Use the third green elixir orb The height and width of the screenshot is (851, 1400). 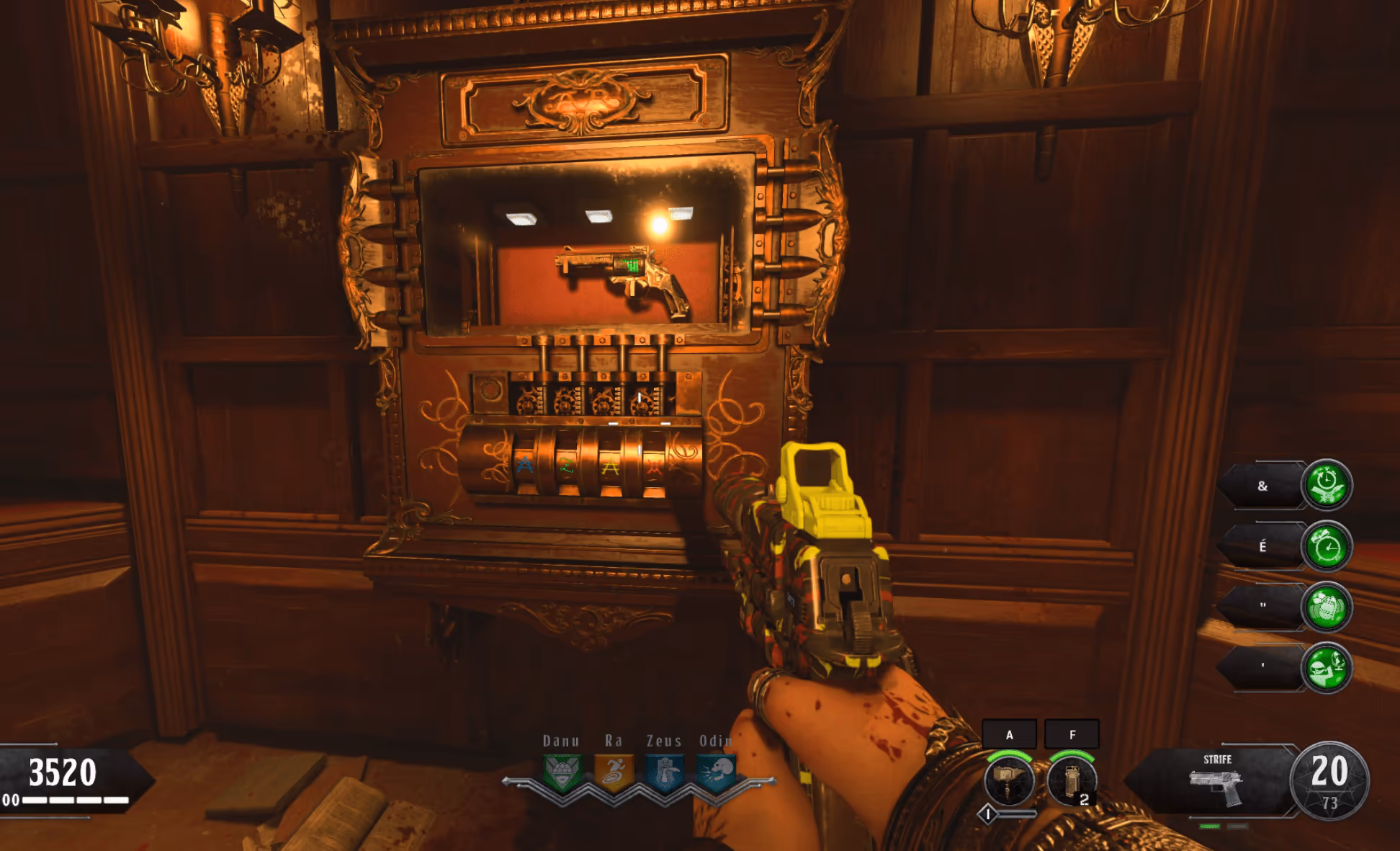(x=1327, y=607)
